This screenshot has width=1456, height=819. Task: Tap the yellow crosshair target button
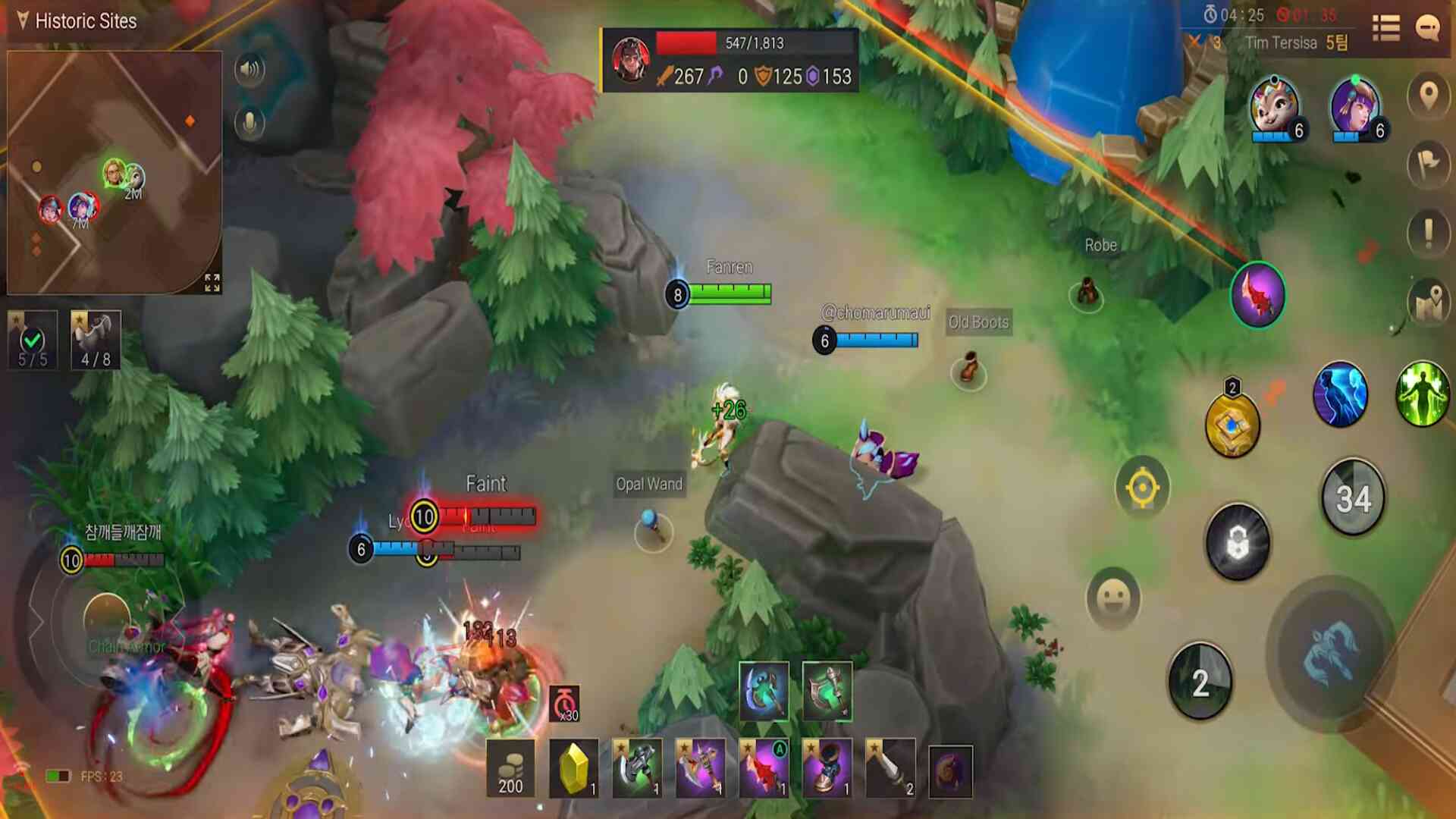coord(1142,488)
